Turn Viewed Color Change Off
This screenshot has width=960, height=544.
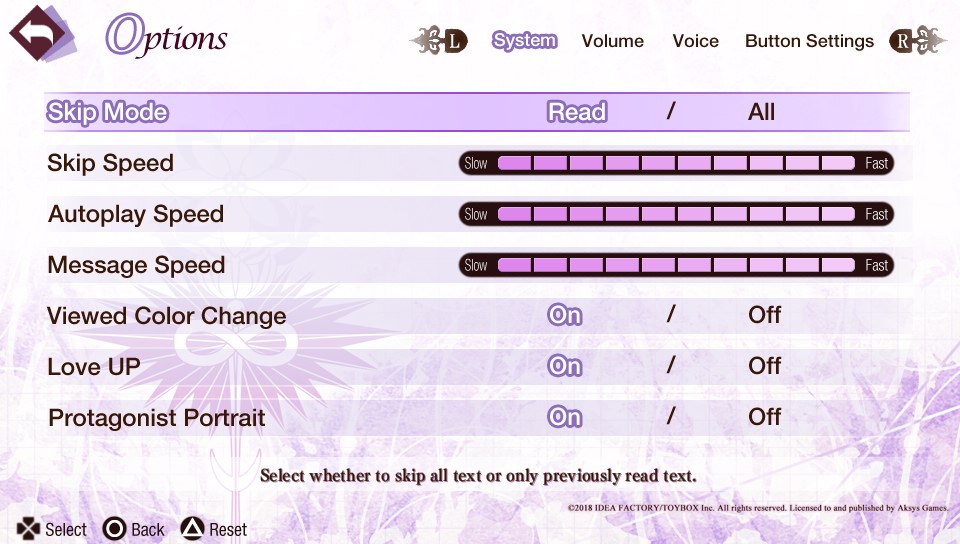click(764, 316)
